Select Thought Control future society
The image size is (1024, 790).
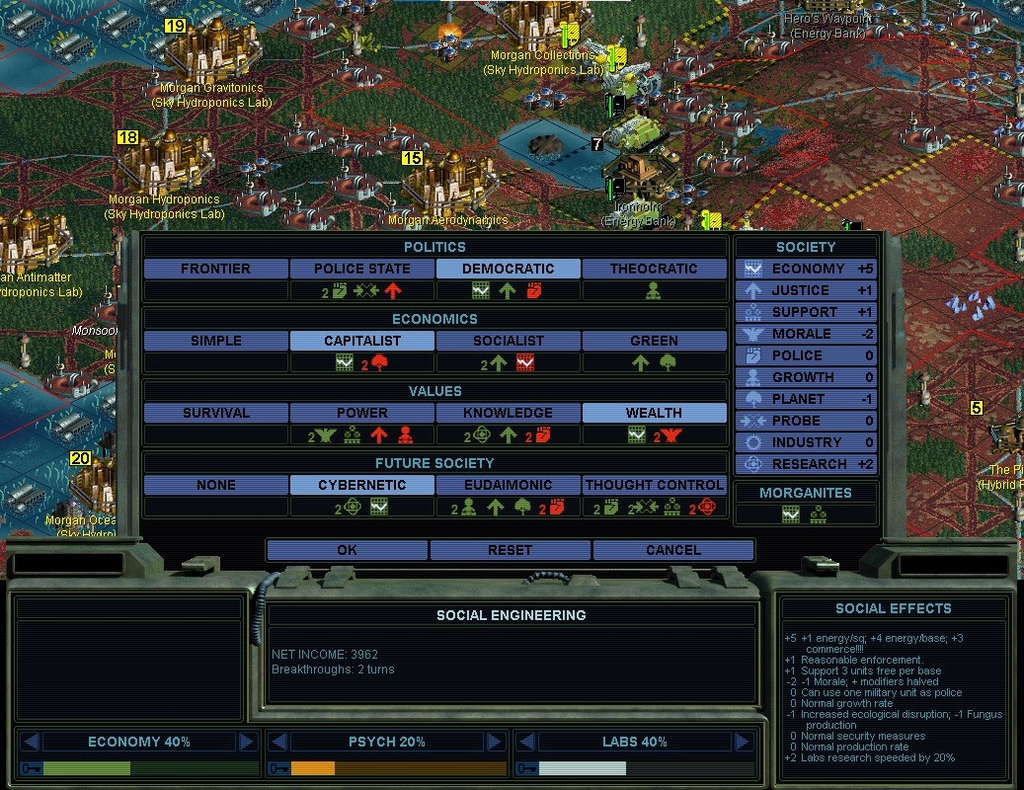click(x=654, y=485)
